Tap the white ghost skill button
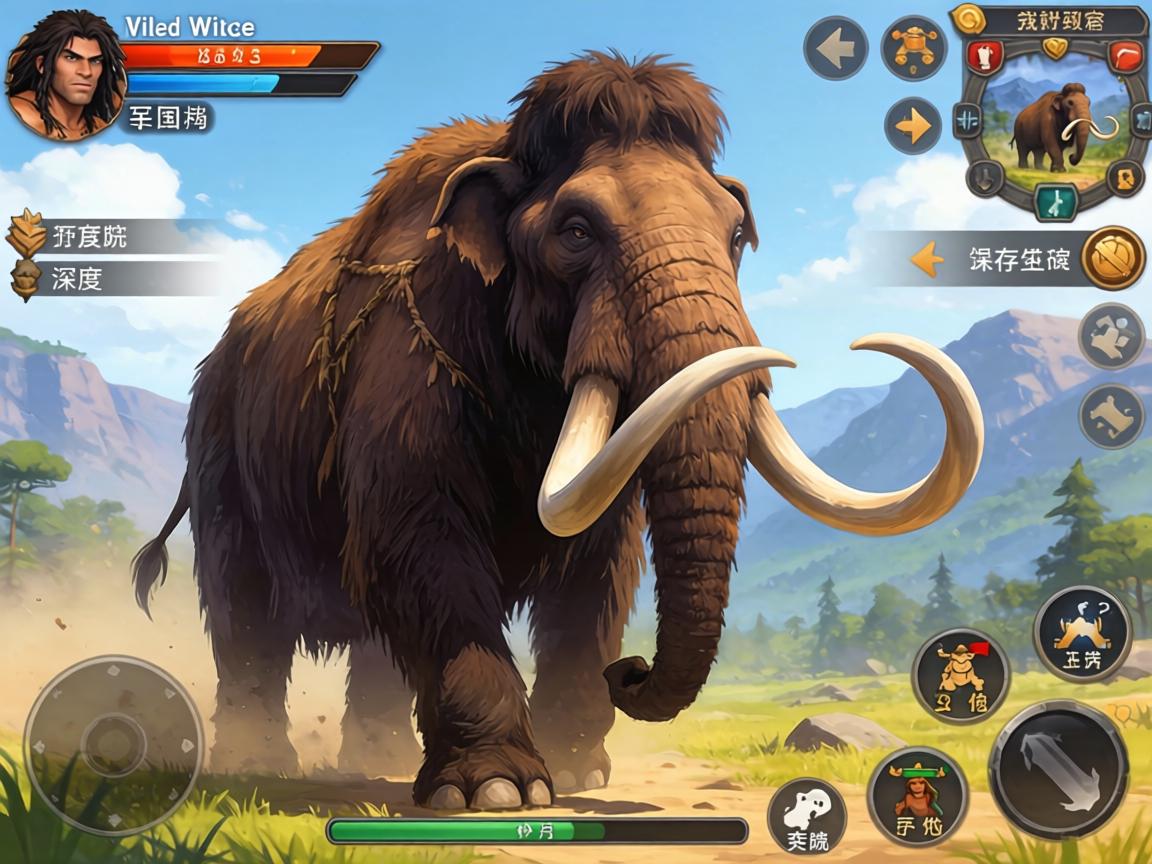Image resolution: width=1152 pixels, height=864 pixels. (x=807, y=816)
